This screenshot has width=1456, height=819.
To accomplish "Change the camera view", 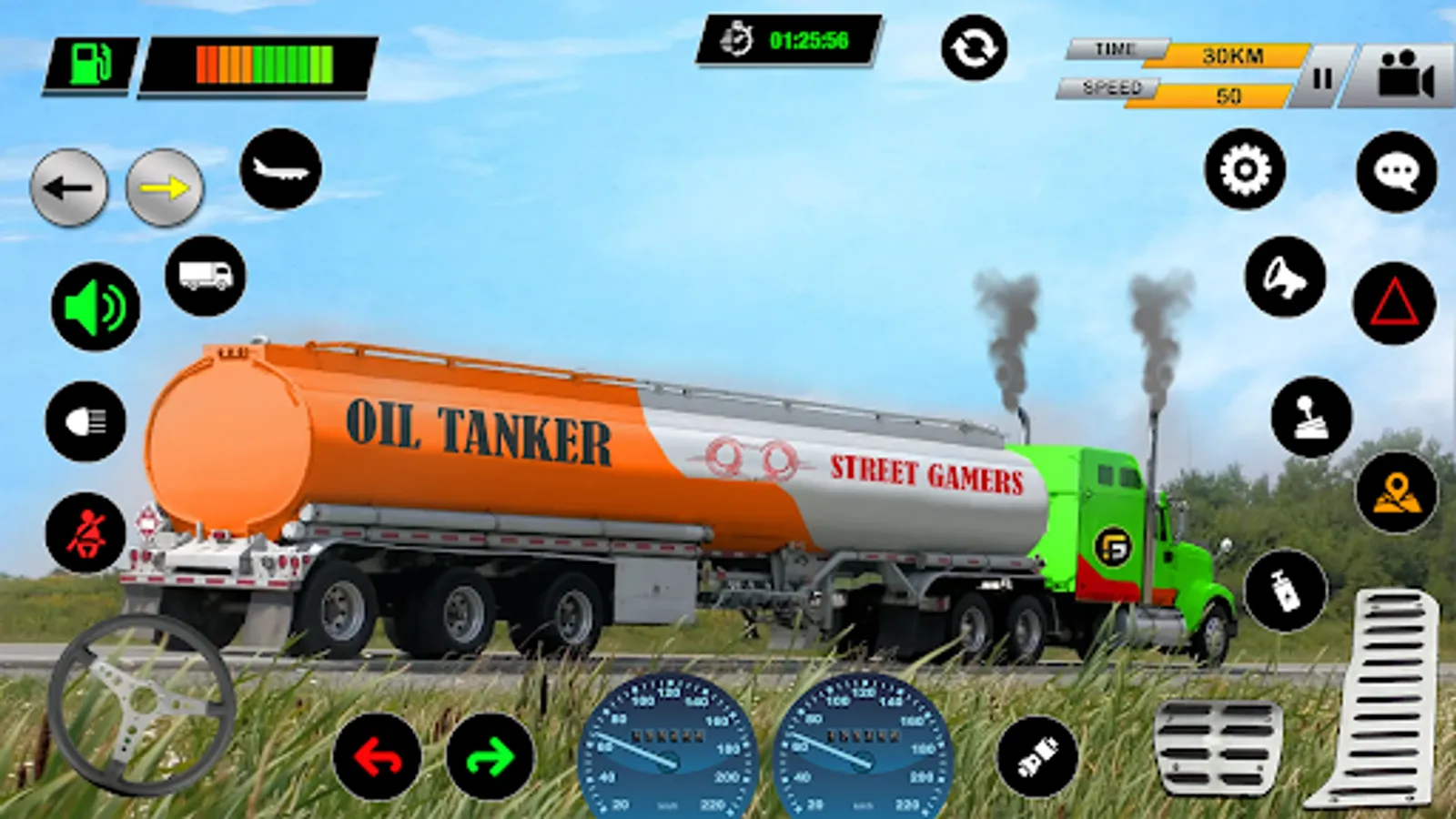I will pyautogui.click(x=1405, y=76).
